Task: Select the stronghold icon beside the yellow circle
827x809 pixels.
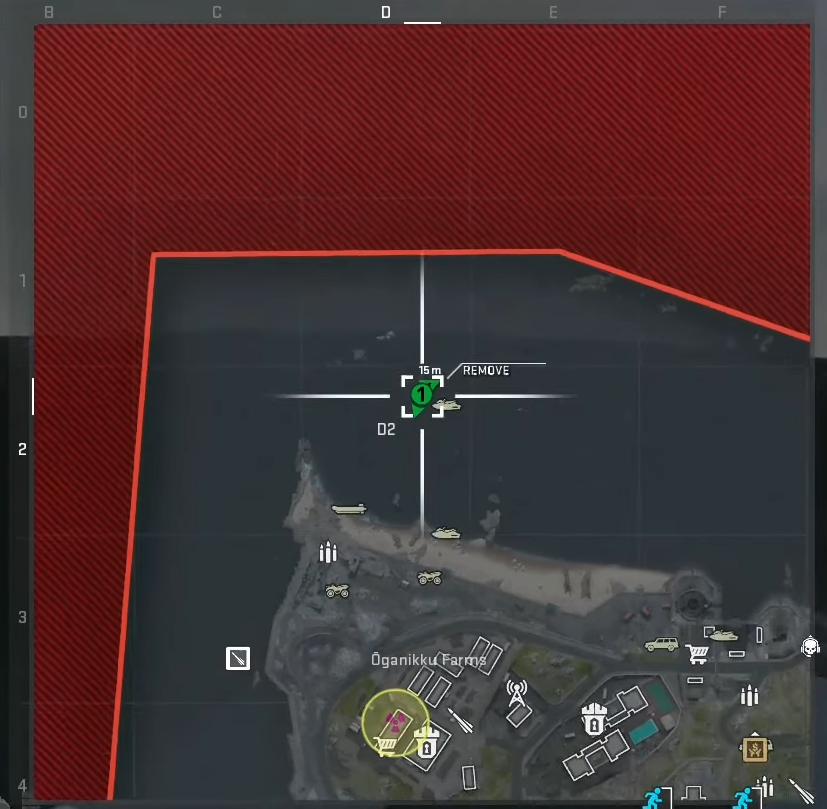Action: 427,745
